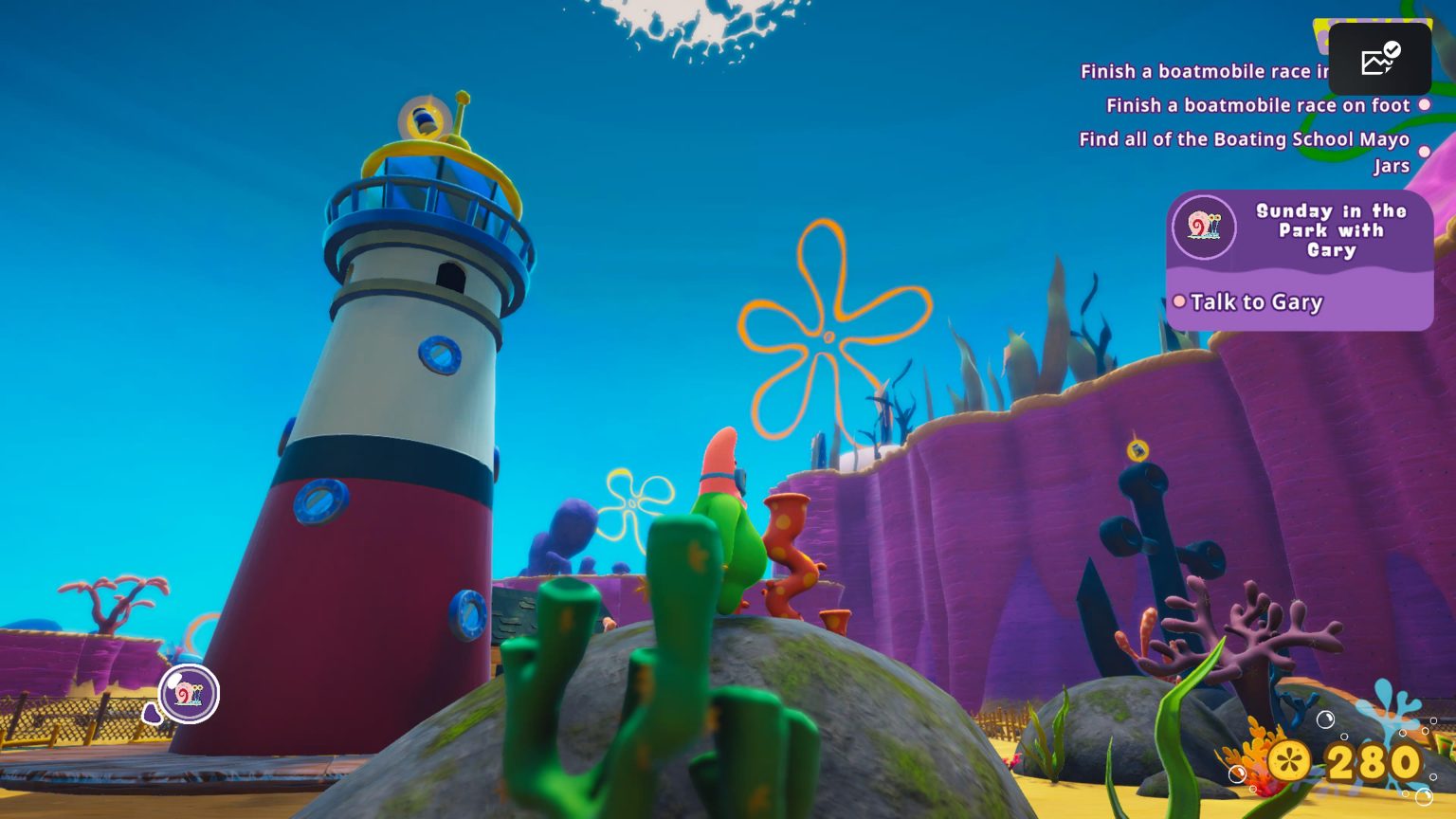This screenshot has height=819, width=1456.
Task: Click the golden ring atop the lighthouse antenna
Action: [x=422, y=121]
